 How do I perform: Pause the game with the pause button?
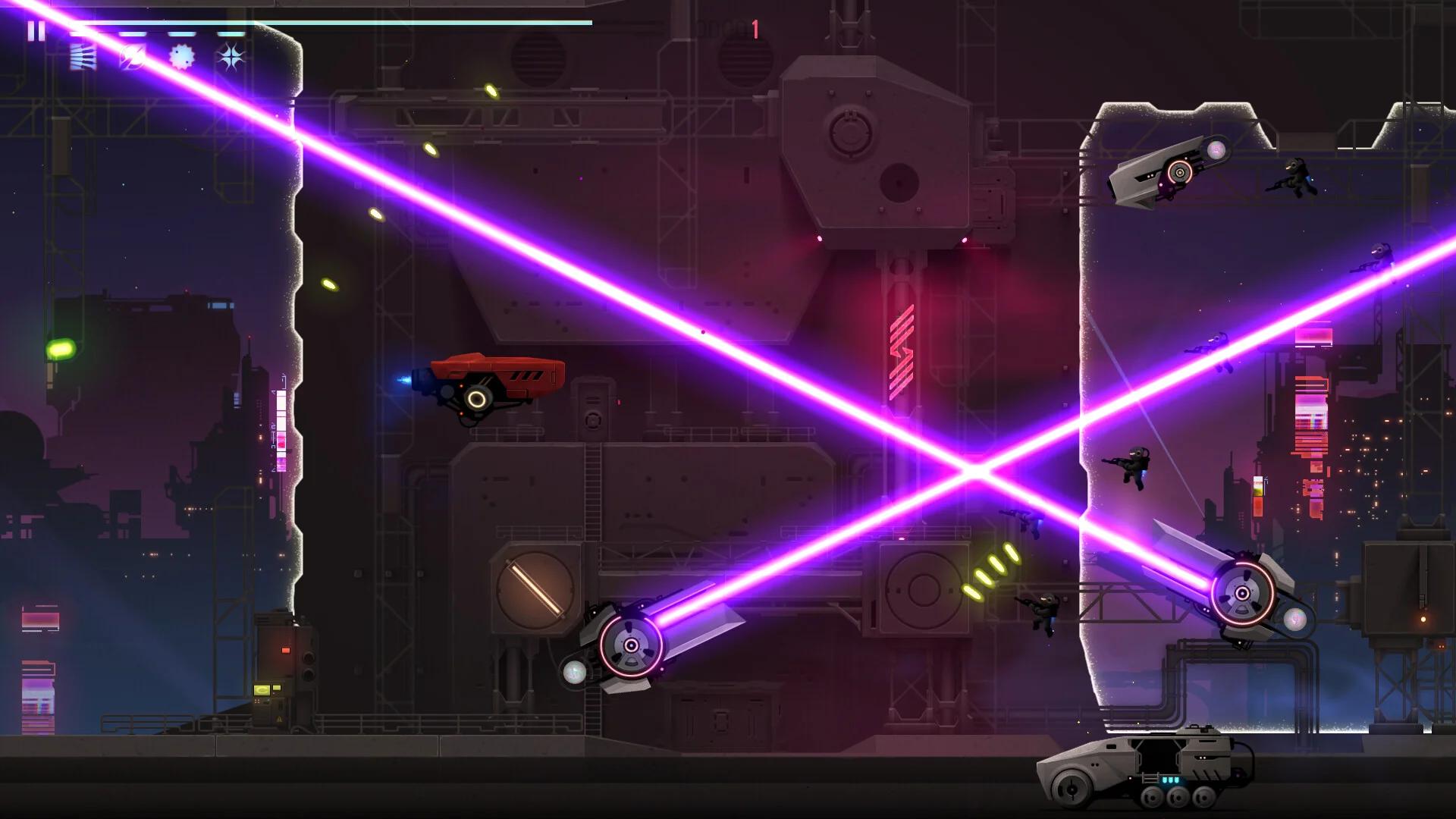coord(36,31)
